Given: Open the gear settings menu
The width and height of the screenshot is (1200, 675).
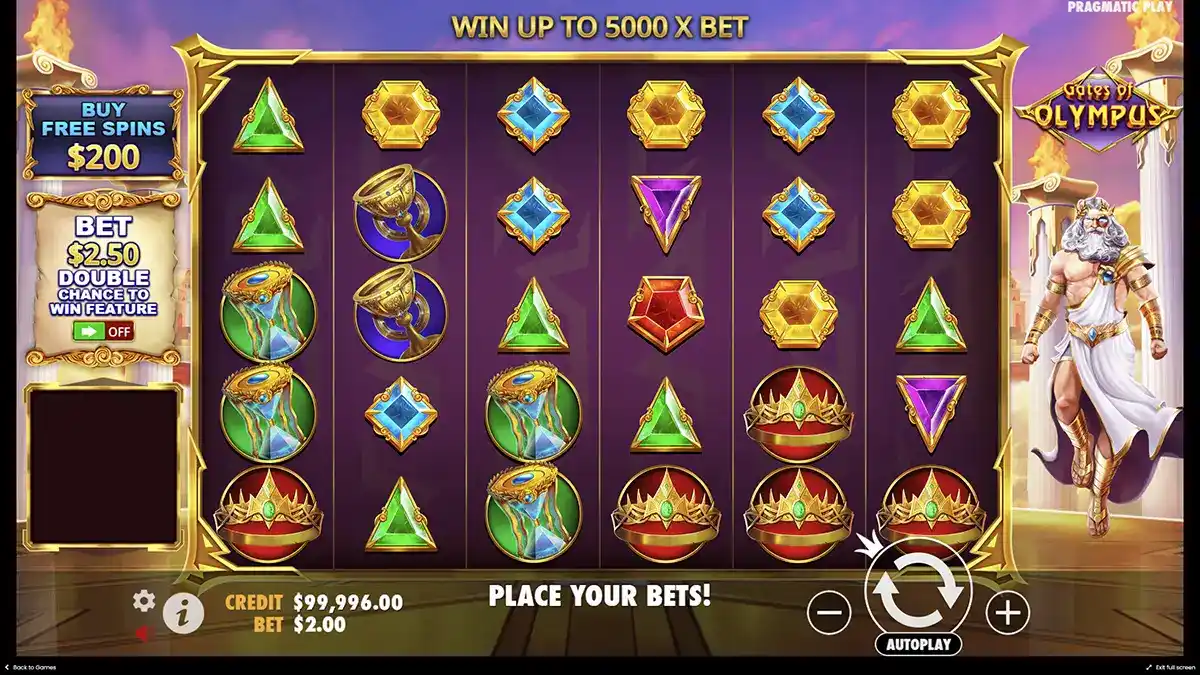Looking at the screenshot, I should coord(144,600).
